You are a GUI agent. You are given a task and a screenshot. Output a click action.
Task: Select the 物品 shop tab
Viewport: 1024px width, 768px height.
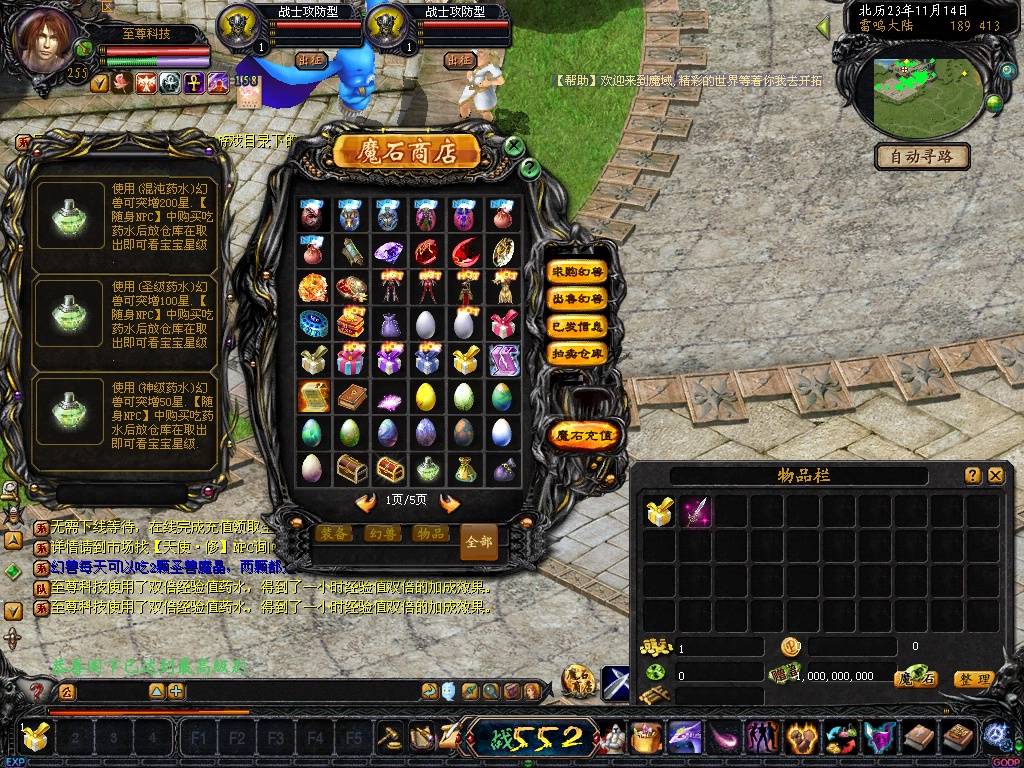[x=430, y=534]
